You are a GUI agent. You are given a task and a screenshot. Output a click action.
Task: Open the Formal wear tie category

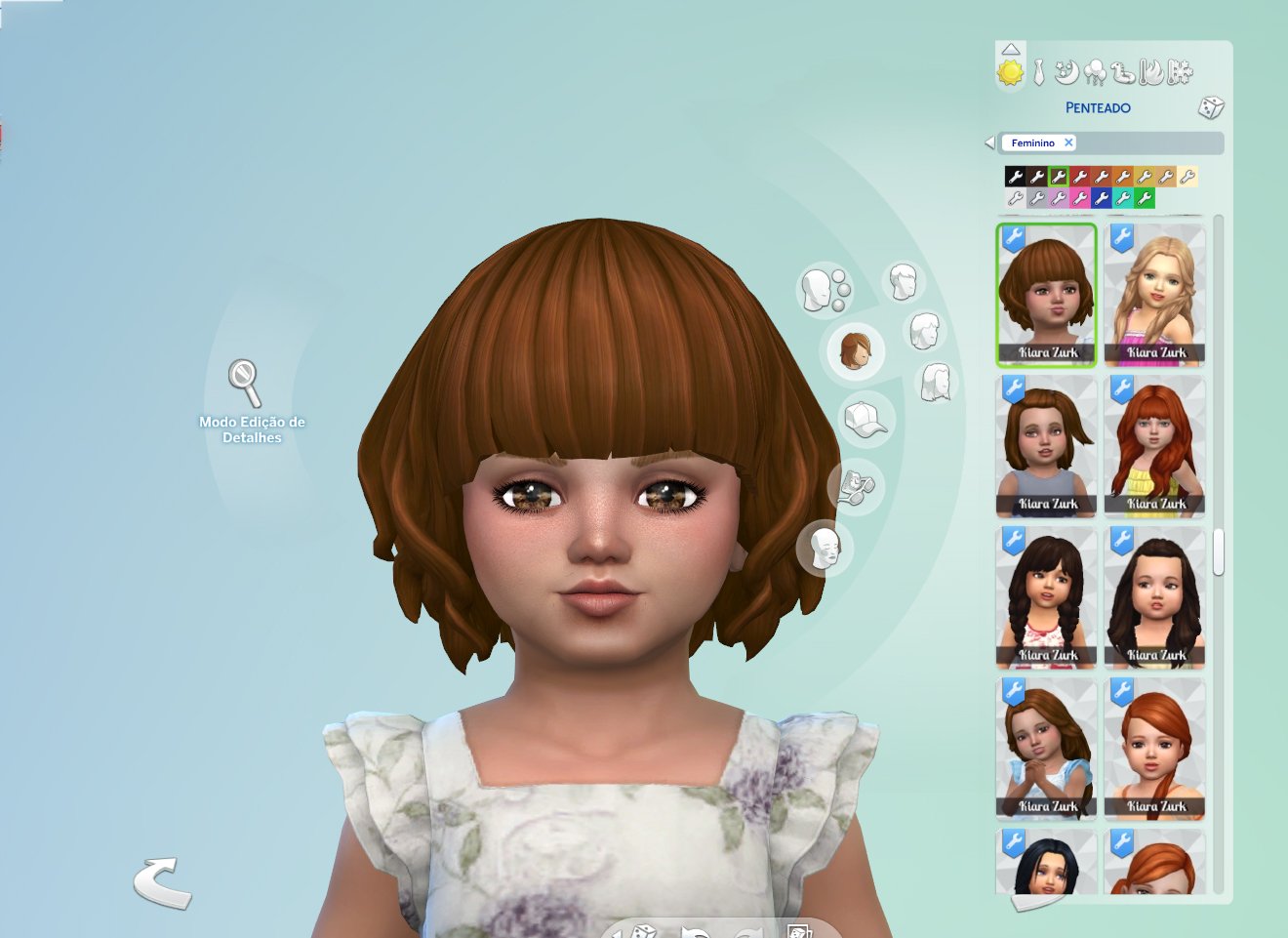(1039, 72)
